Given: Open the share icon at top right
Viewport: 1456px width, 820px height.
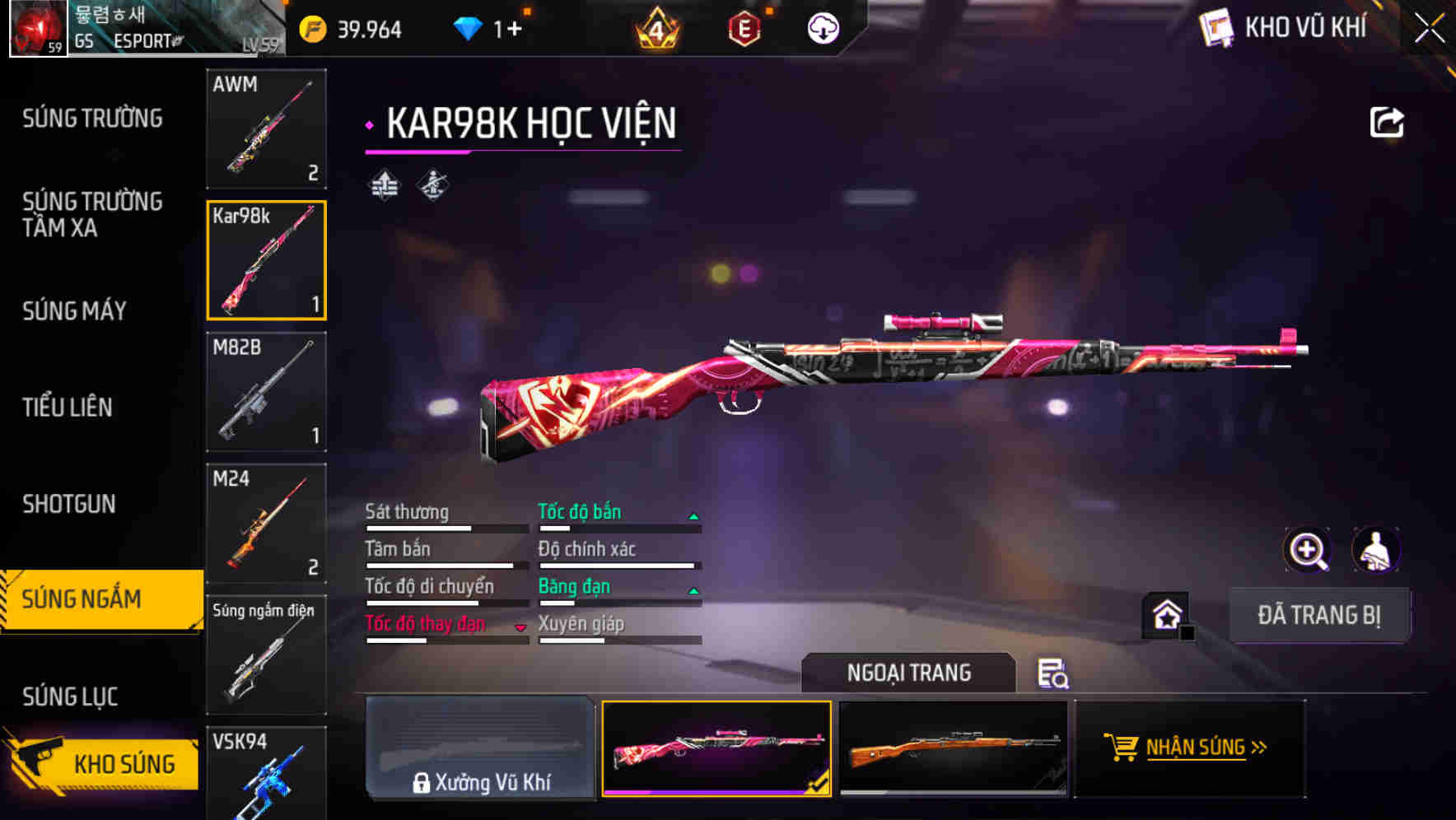Looking at the screenshot, I should pyautogui.click(x=1388, y=120).
